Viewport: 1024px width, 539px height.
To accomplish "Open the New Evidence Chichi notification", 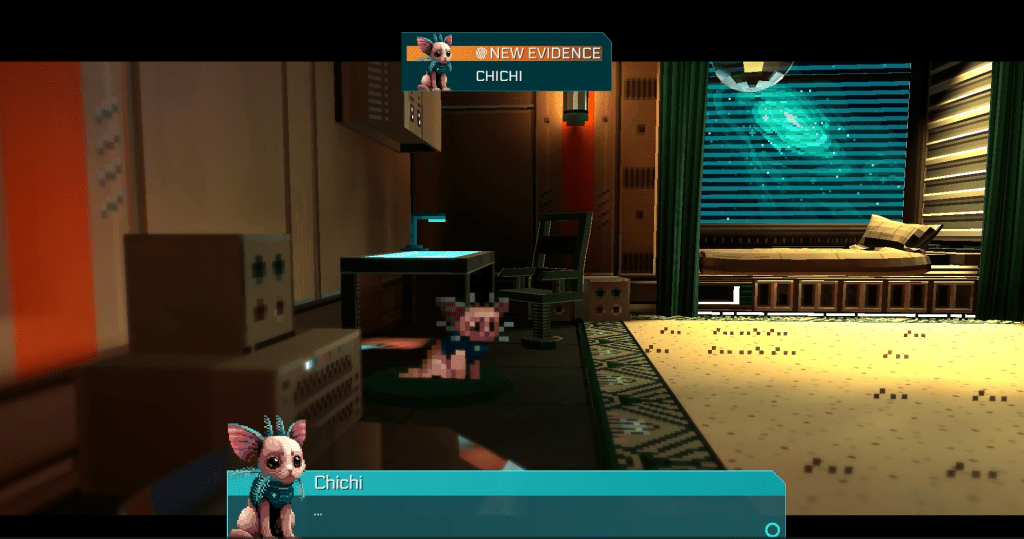I will click(506, 63).
